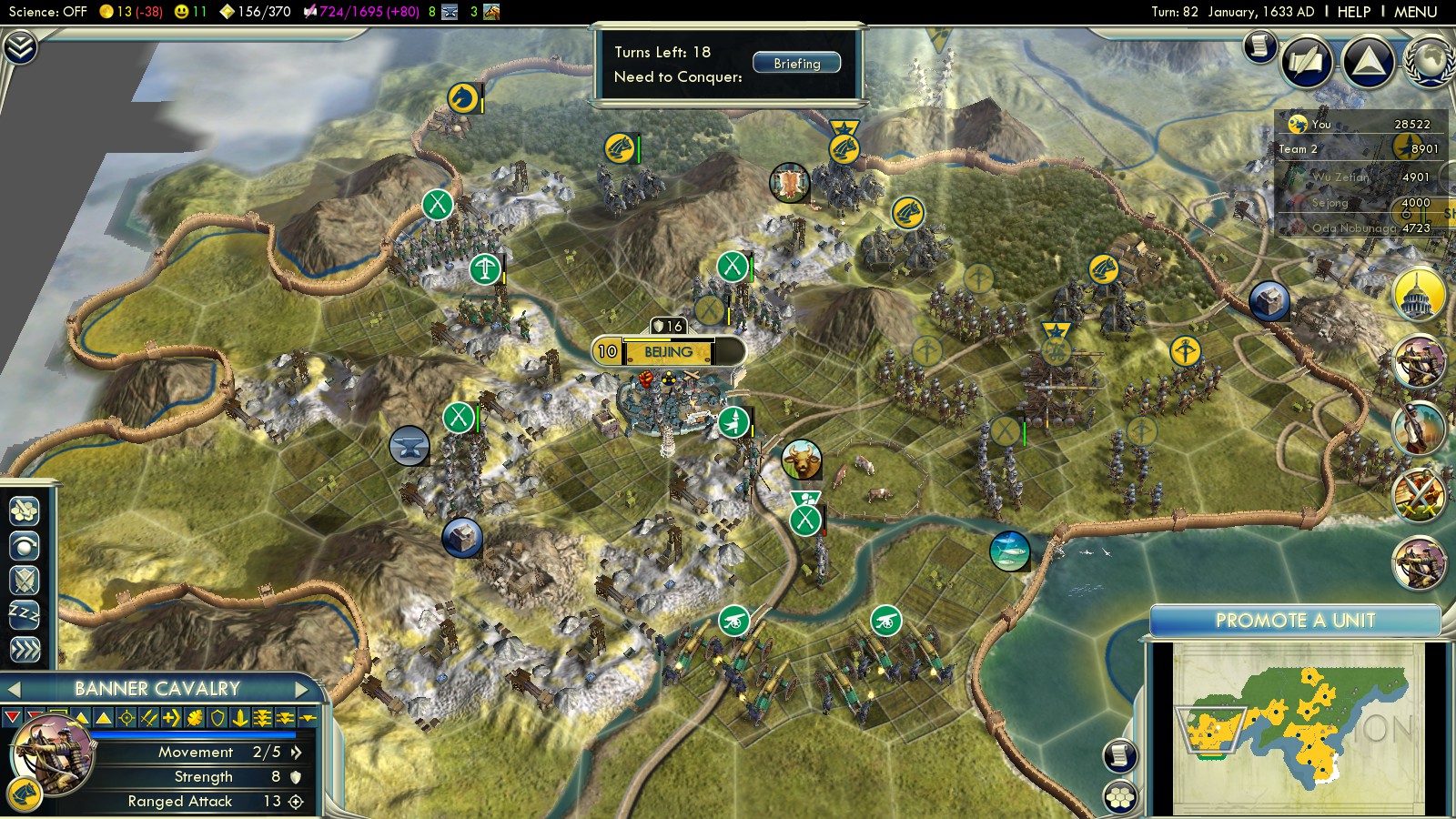Activate the ranged attack orb action

(25, 545)
